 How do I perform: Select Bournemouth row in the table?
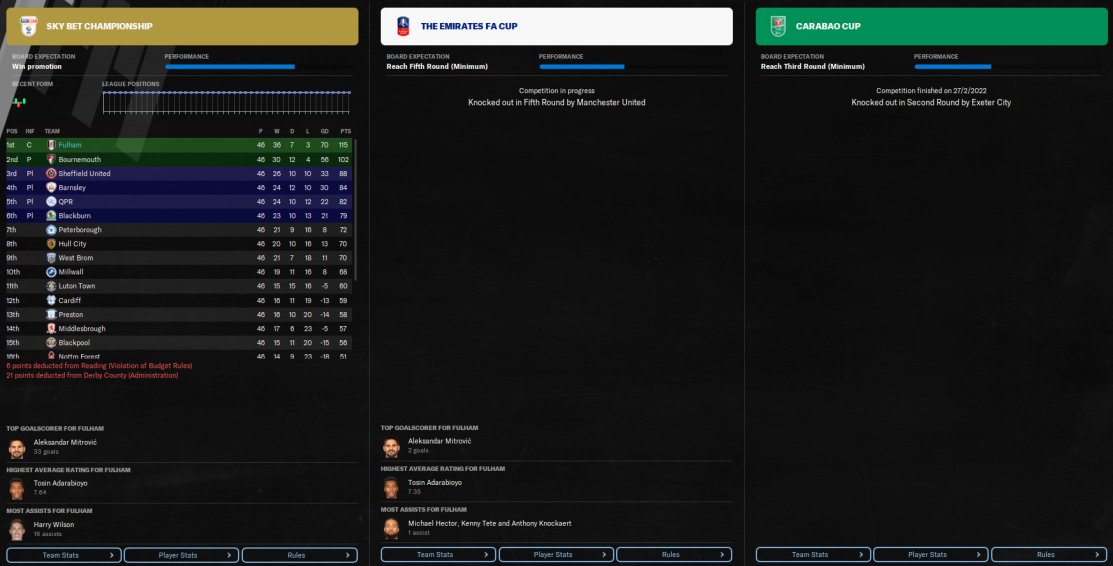(x=79, y=159)
